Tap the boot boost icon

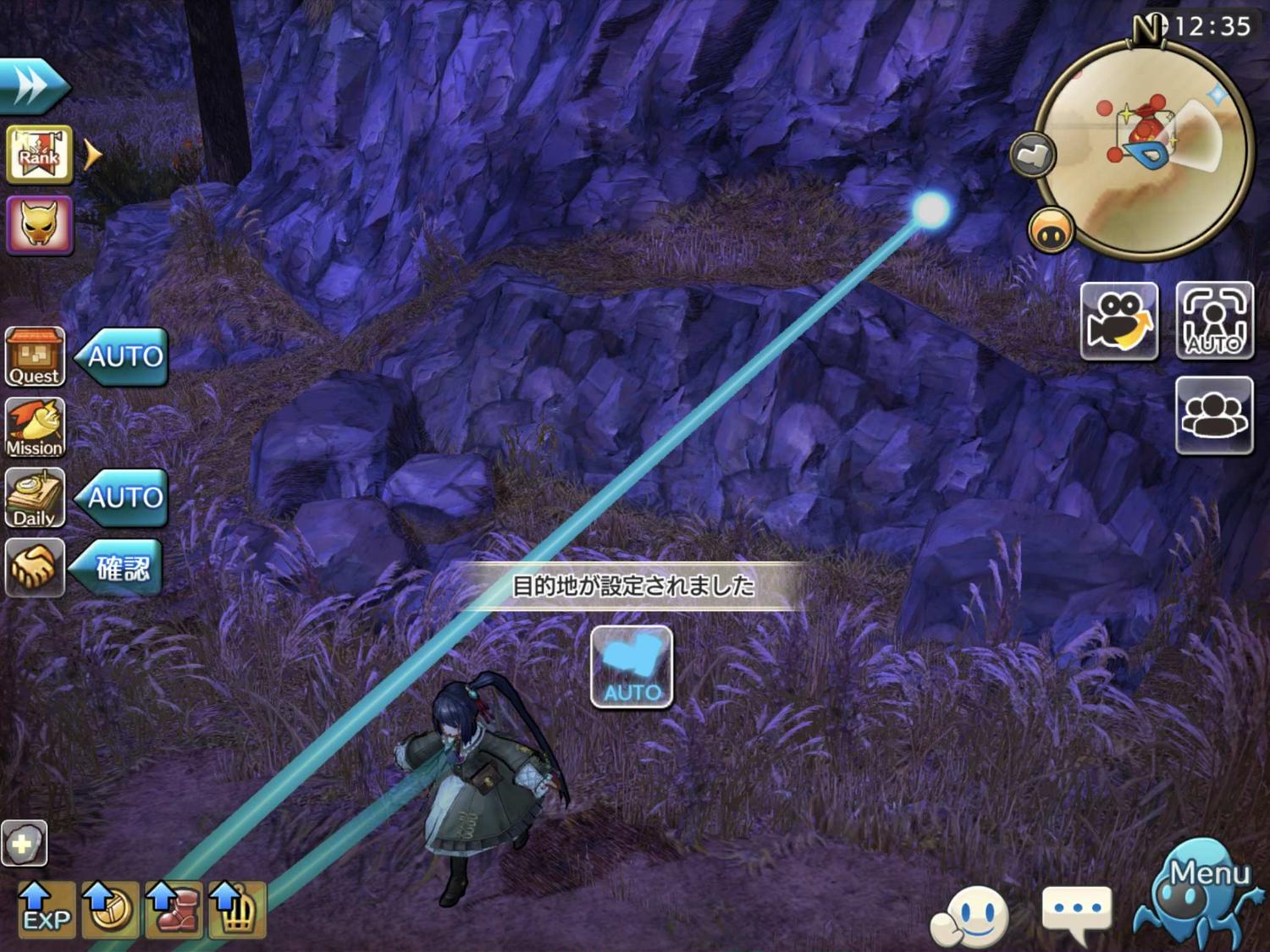[174, 909]
